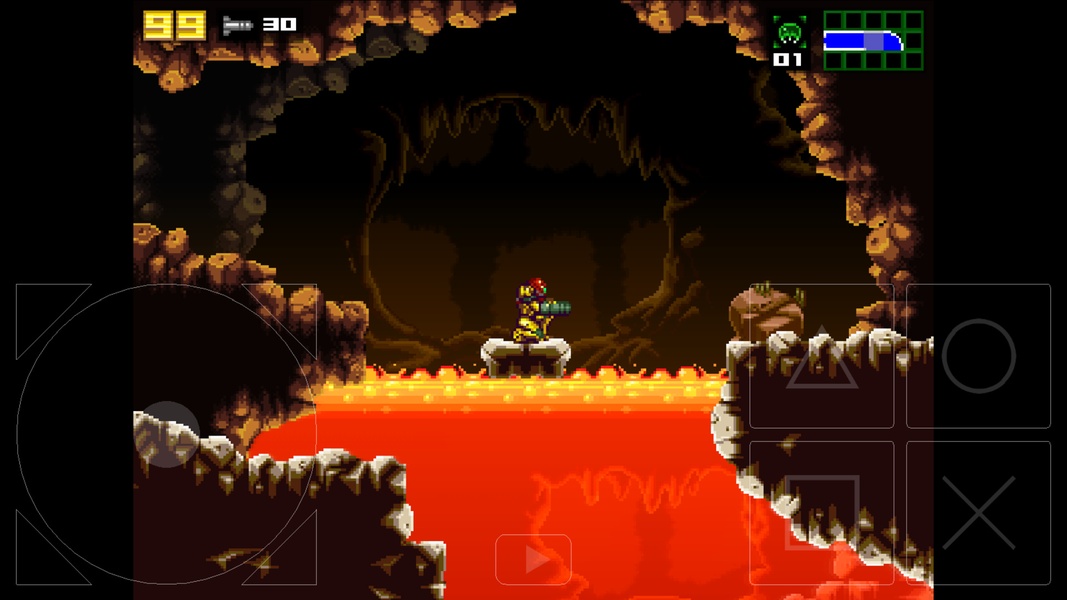Viewport: 1067px width, 600px height.
Task: Tap the play-arrow start button
Action: coord(533,560)
